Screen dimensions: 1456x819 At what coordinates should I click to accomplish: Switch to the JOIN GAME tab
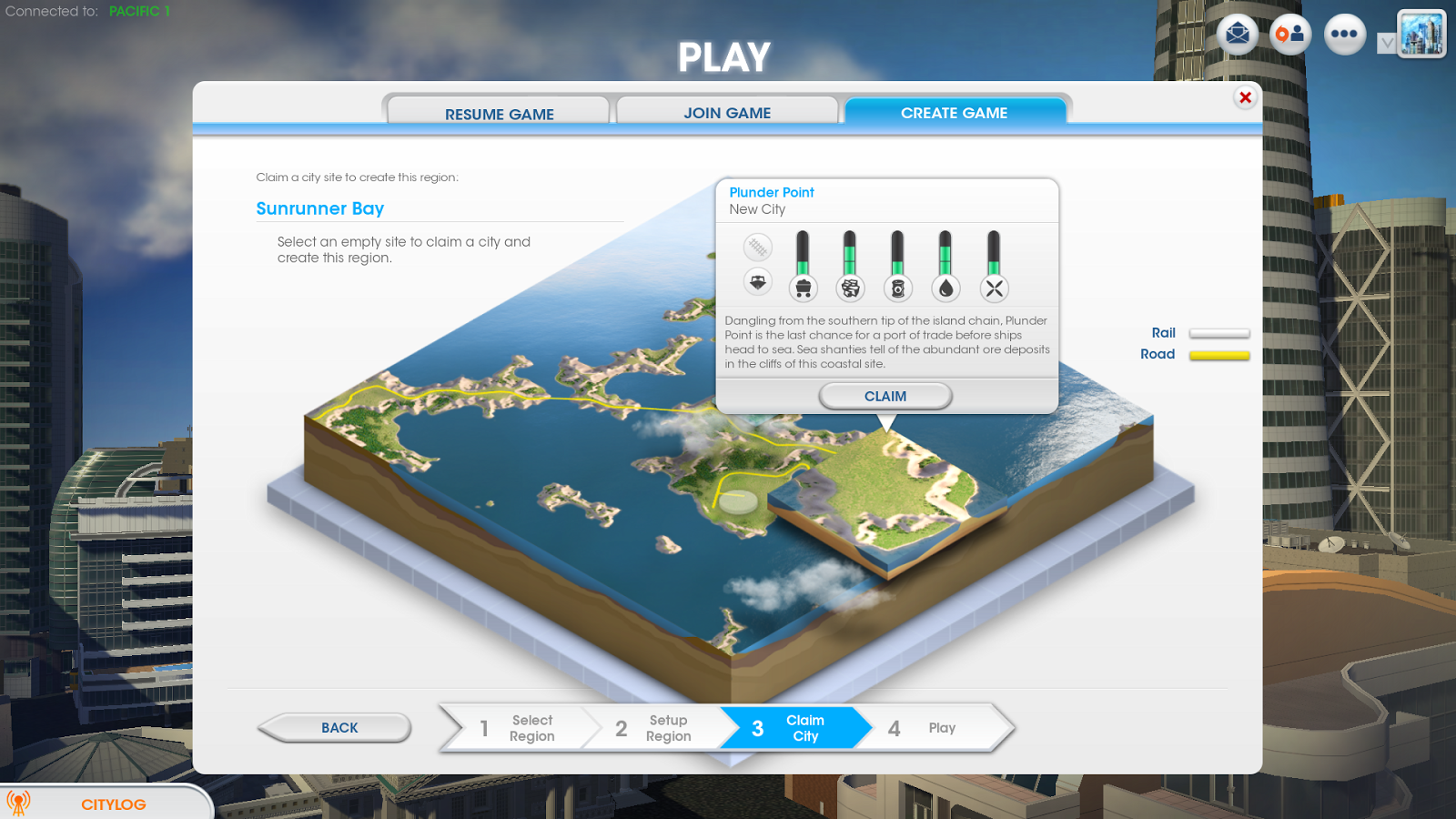pos(726,112)
